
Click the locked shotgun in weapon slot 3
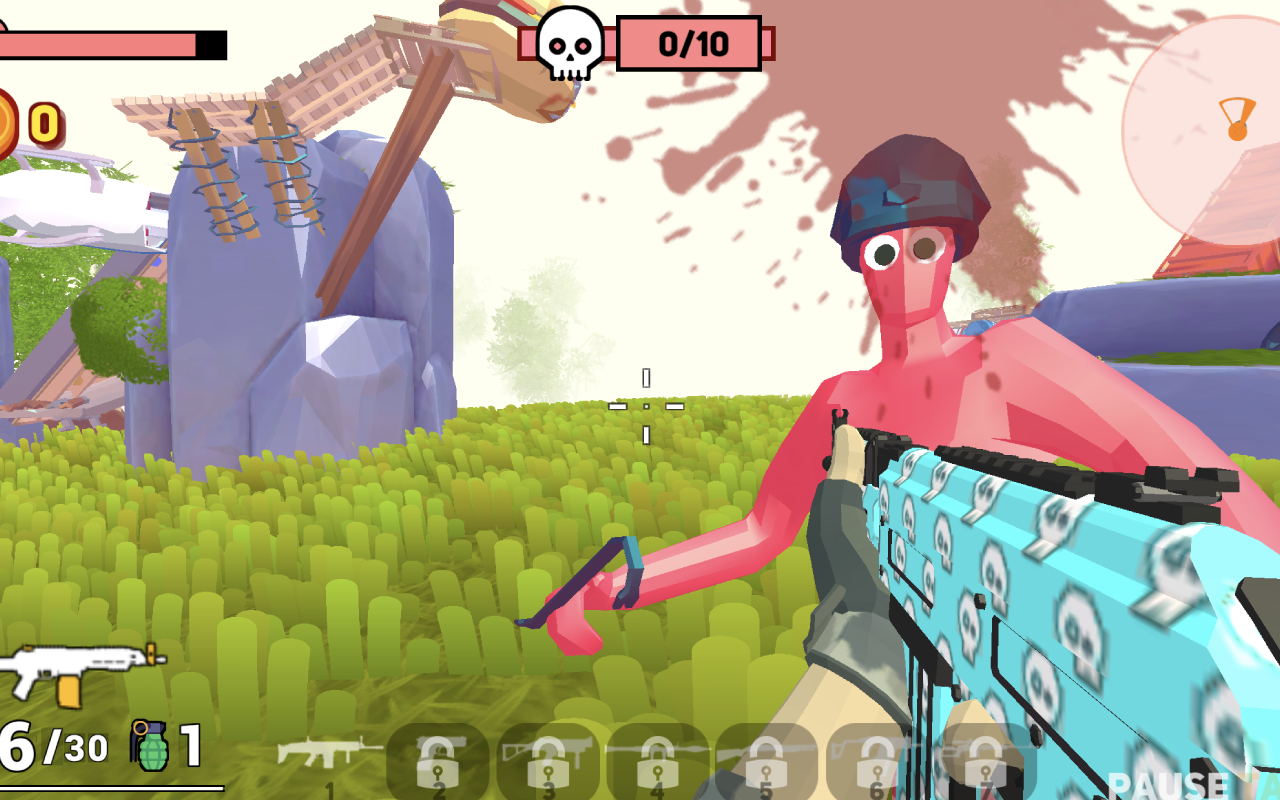tap(545, 755)
